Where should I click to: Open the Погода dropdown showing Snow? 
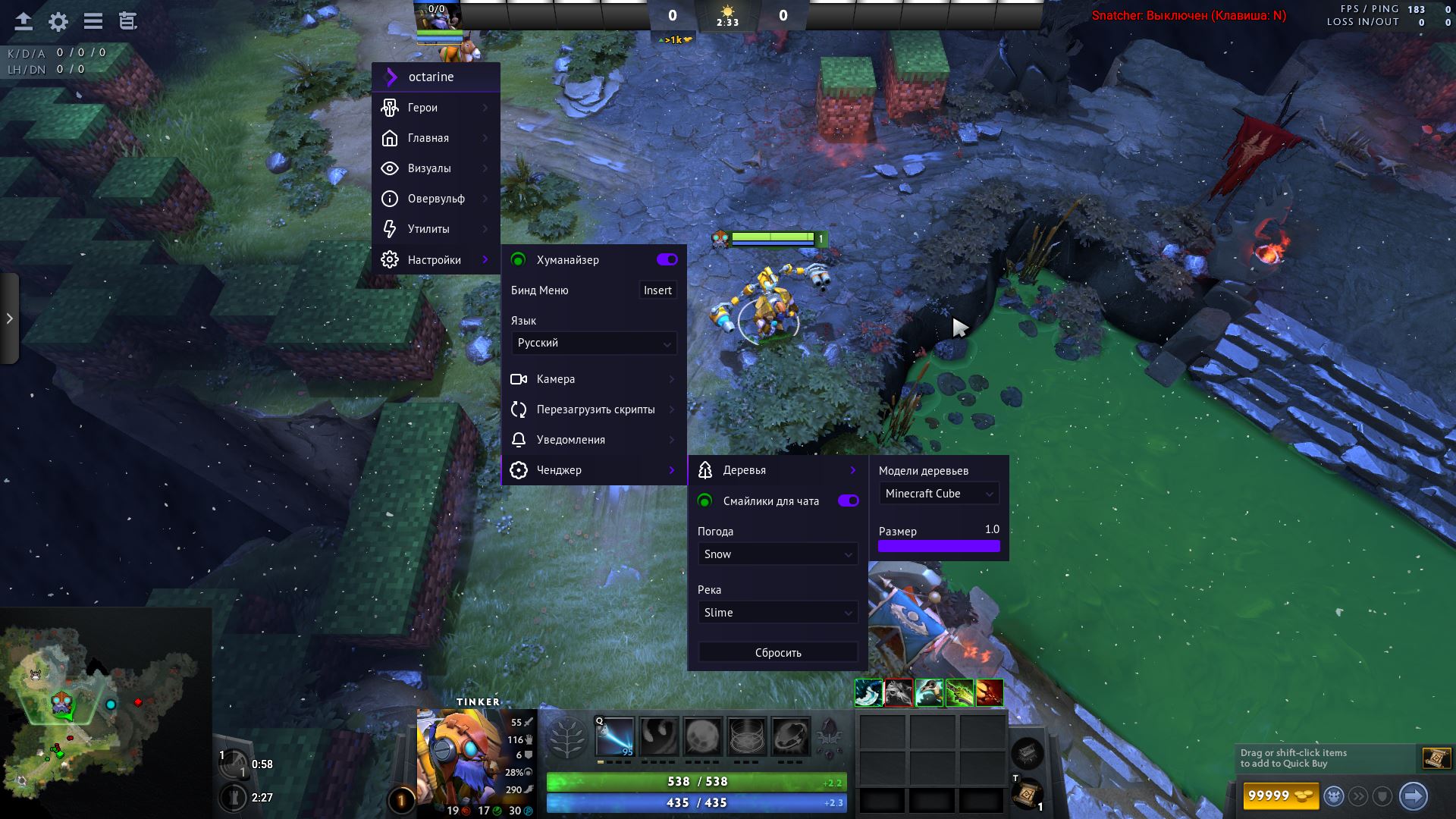click(x=777, y=554)
